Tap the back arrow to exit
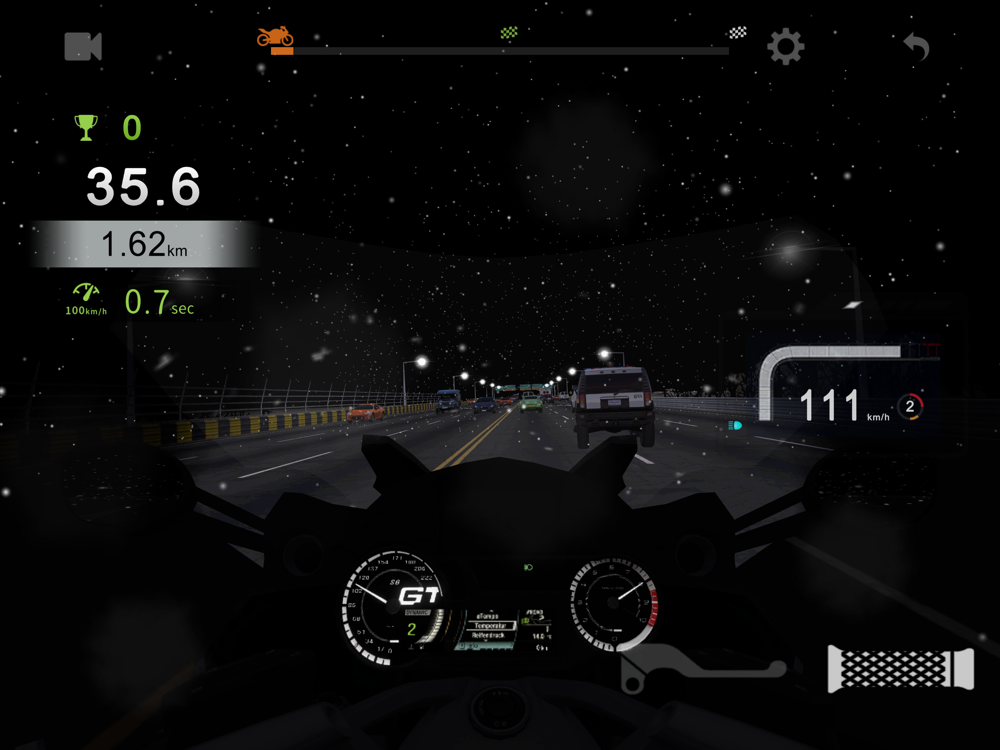The height and width of the screenshot is (750, 1000). [x=916, y=46]
